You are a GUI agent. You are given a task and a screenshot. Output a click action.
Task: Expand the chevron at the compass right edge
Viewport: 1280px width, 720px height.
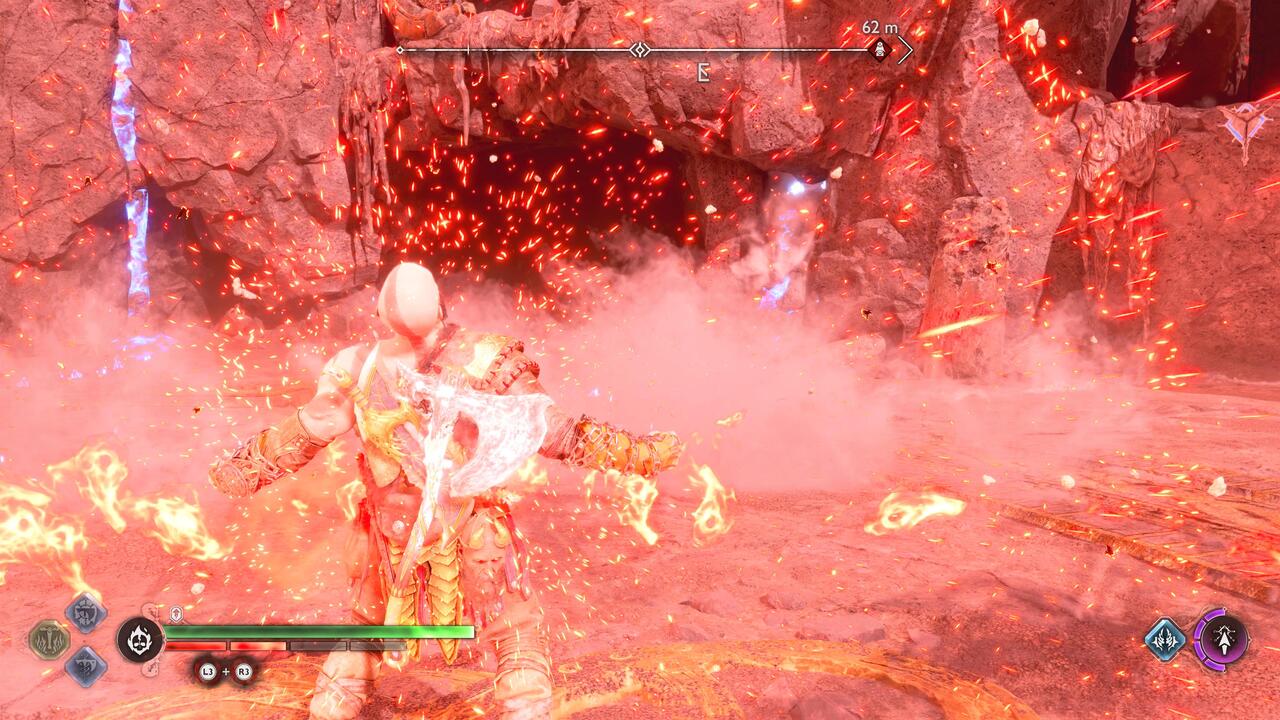coord(906,50)
